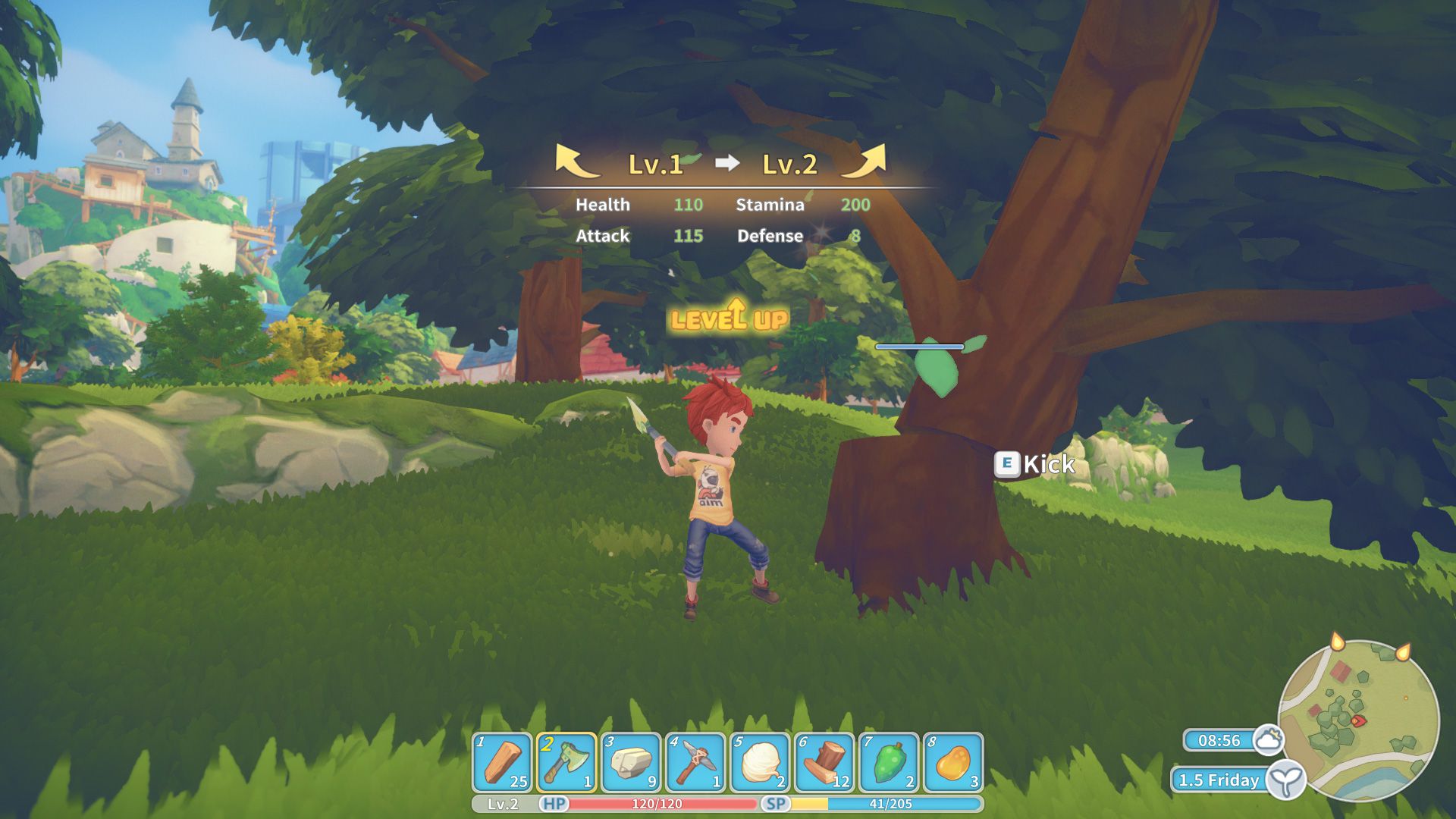This screenshot has height=819, width=1456.
Task: Select the white fiber bundle slot
Action: [x=761, y=762]
